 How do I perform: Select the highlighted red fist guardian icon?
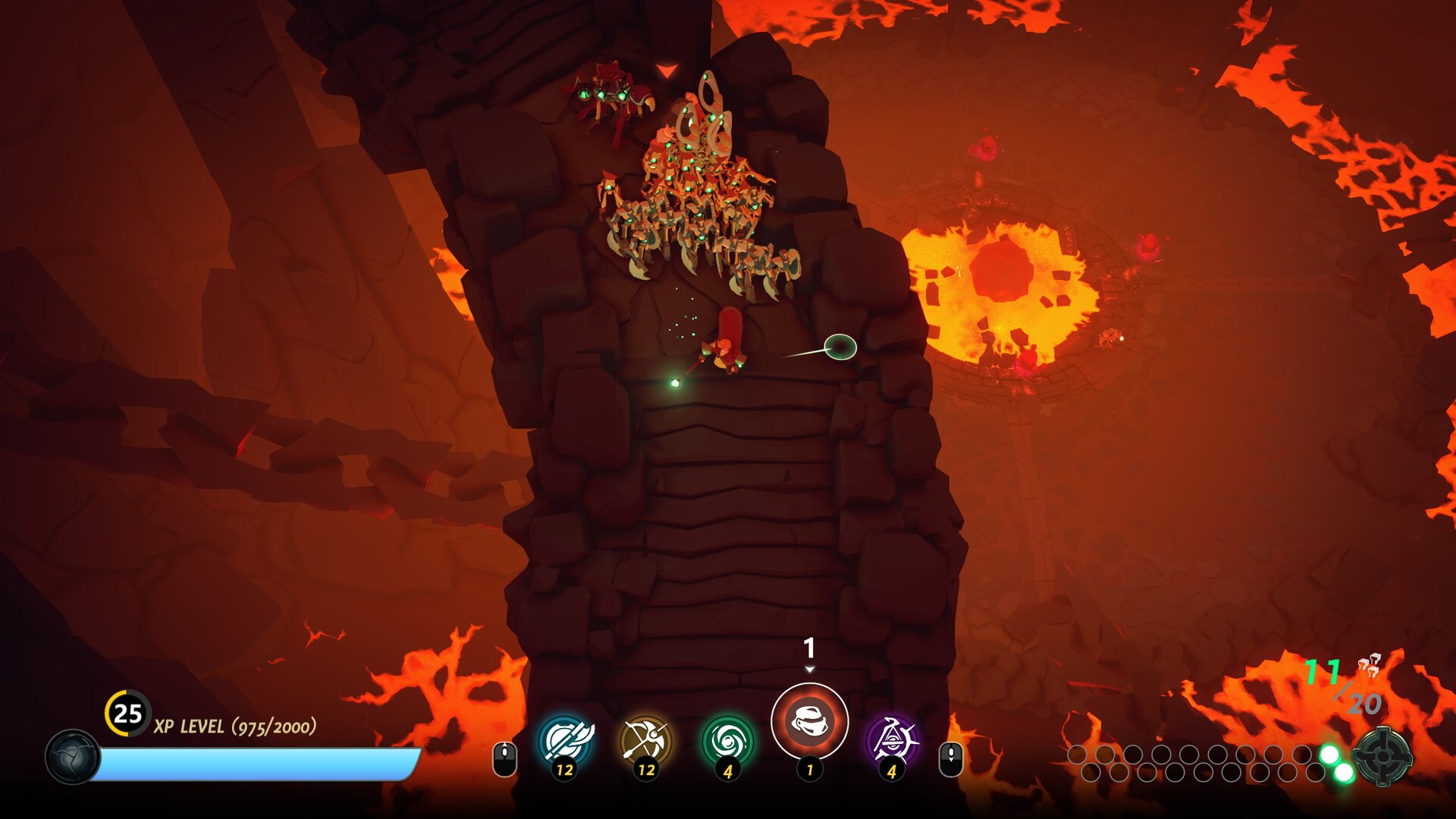(809, 721)
